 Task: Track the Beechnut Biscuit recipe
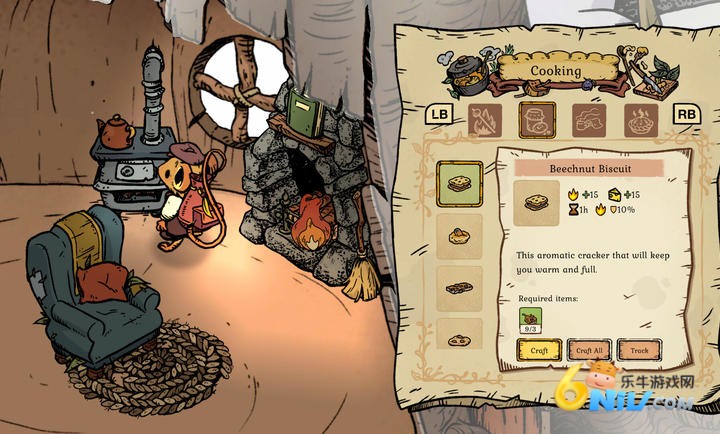click(638, 350)
